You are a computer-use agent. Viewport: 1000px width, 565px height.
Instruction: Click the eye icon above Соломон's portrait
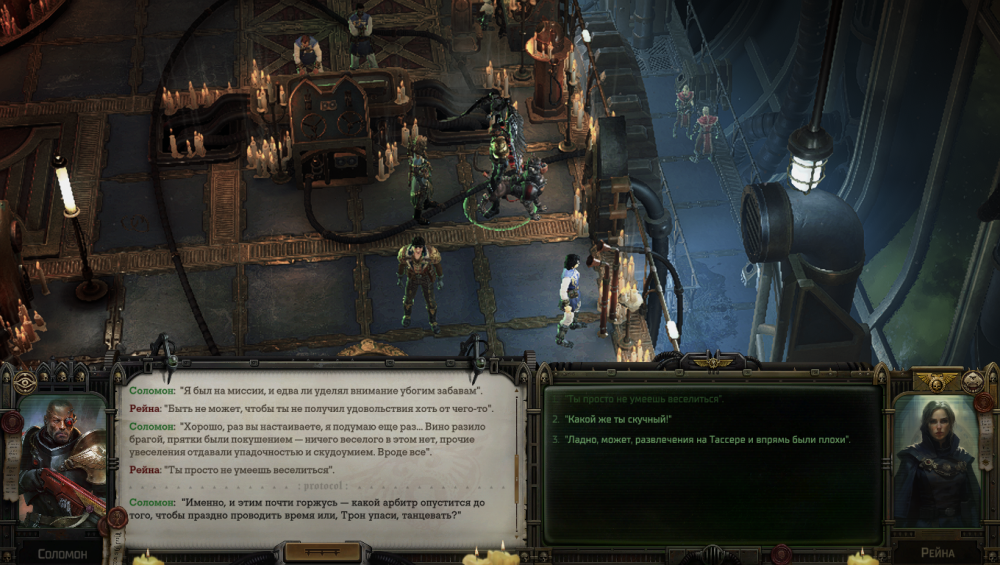(x=25, y=382)
